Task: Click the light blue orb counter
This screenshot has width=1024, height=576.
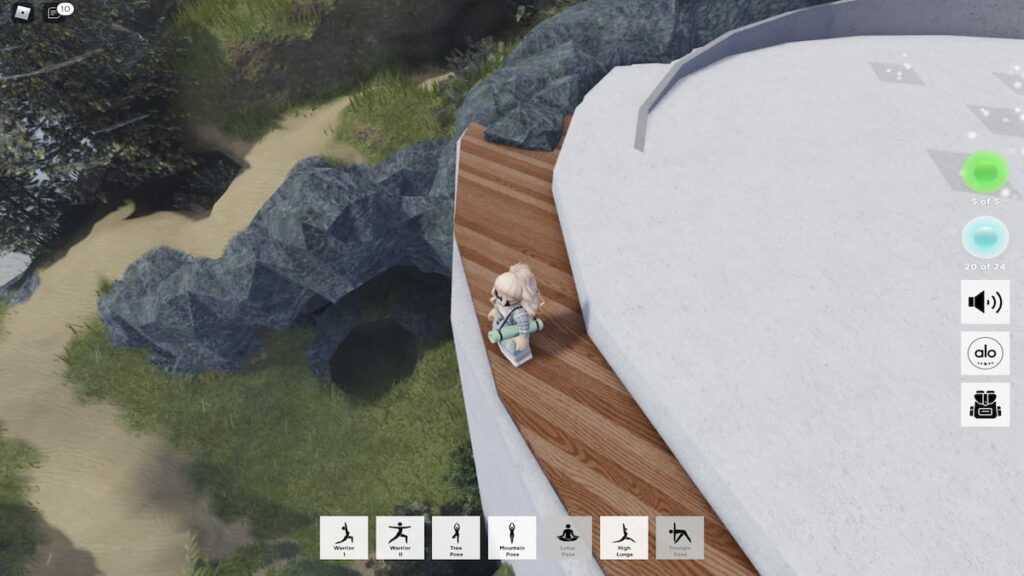Action: pos(985,238)
